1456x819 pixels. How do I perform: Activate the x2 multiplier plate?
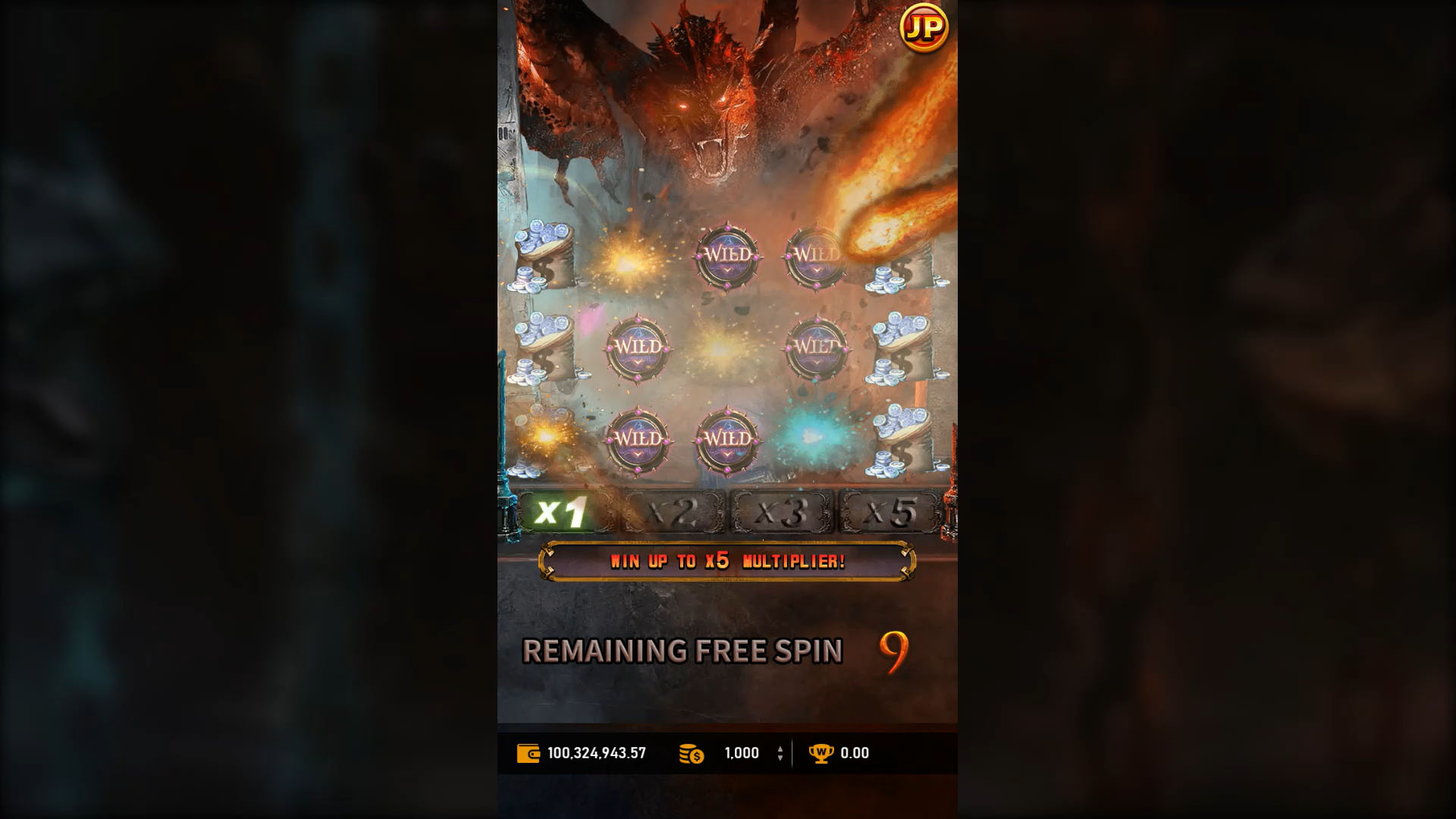pos(675,510)
